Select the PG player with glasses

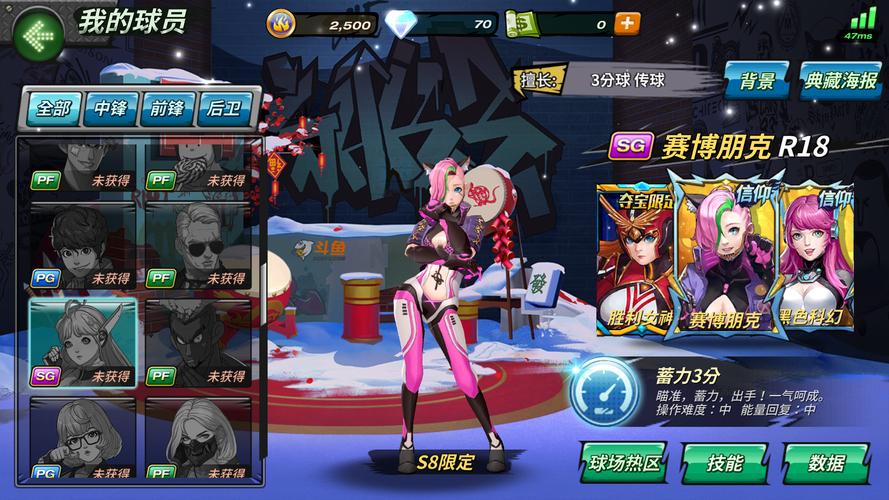[x=82, y=440]
